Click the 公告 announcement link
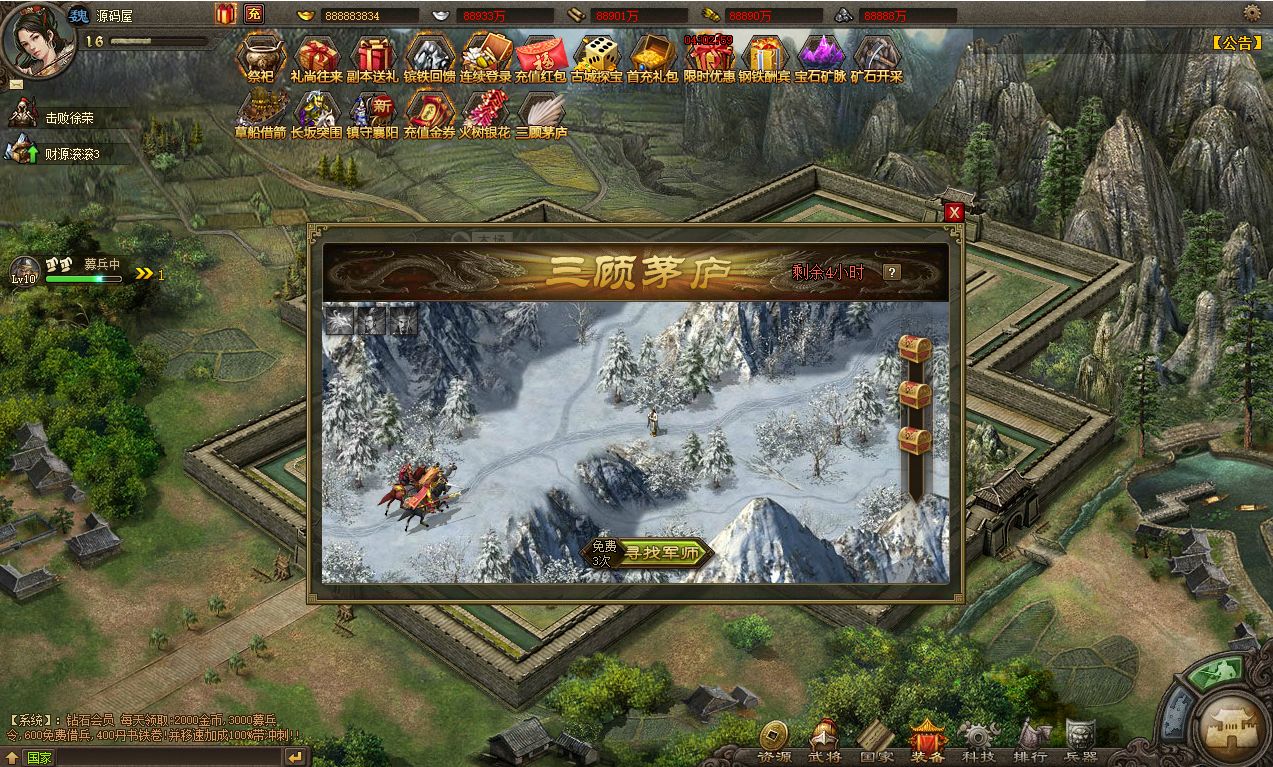 click(x=1237, y=42)
